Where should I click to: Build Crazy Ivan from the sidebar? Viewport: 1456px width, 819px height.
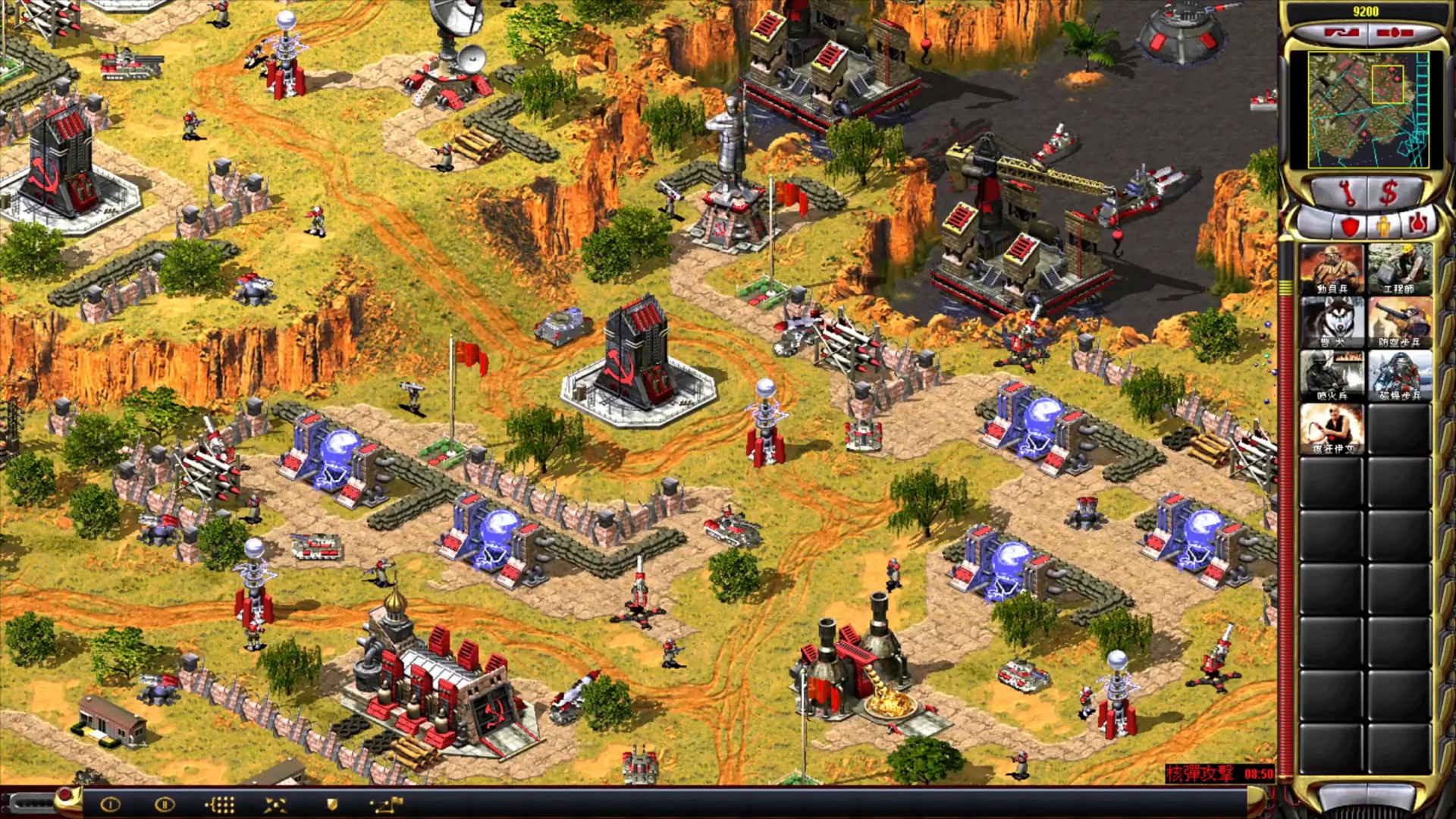(x=1332, y=428)
